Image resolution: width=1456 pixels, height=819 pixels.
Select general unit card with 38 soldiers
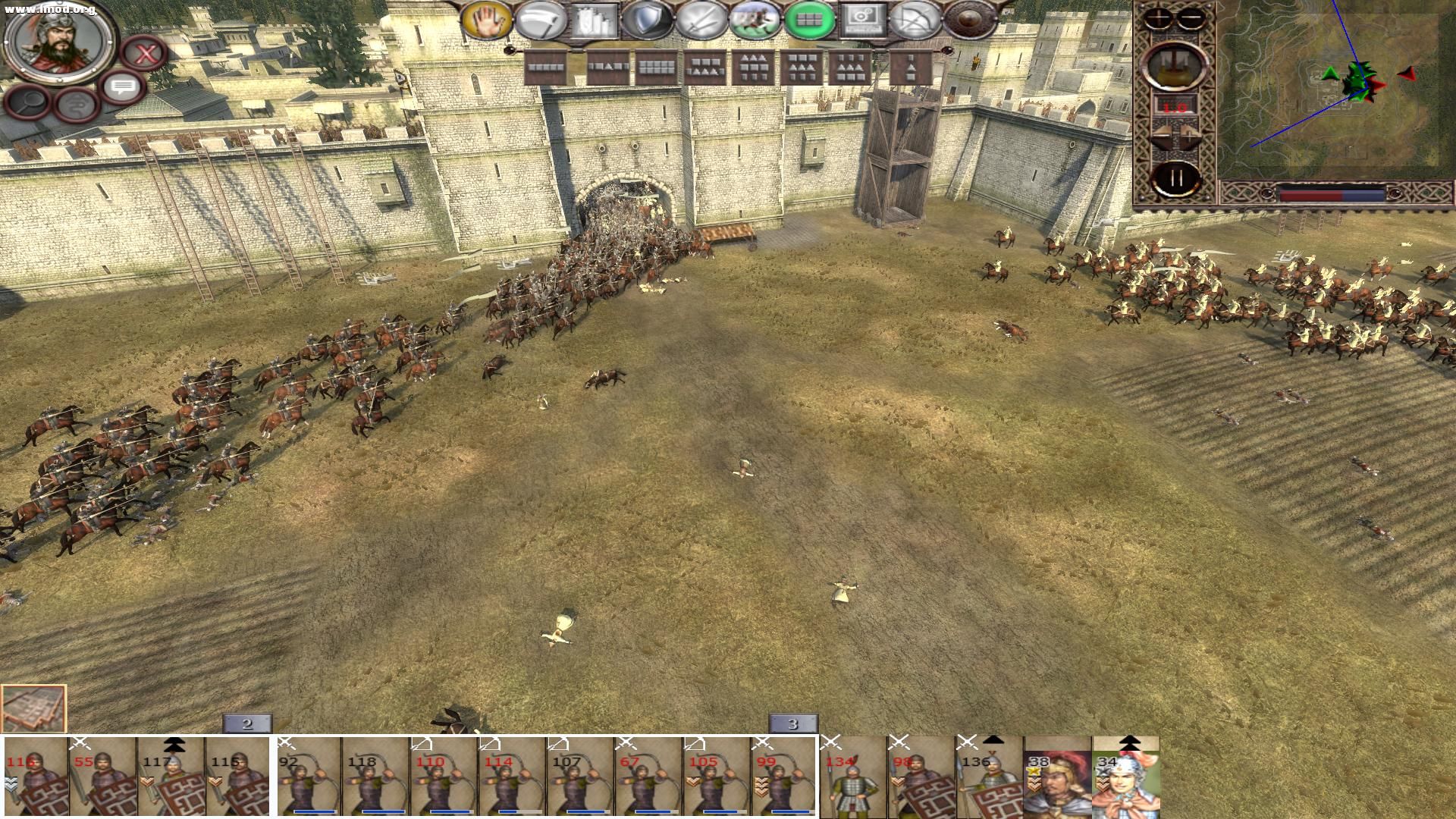(1058, 777)
